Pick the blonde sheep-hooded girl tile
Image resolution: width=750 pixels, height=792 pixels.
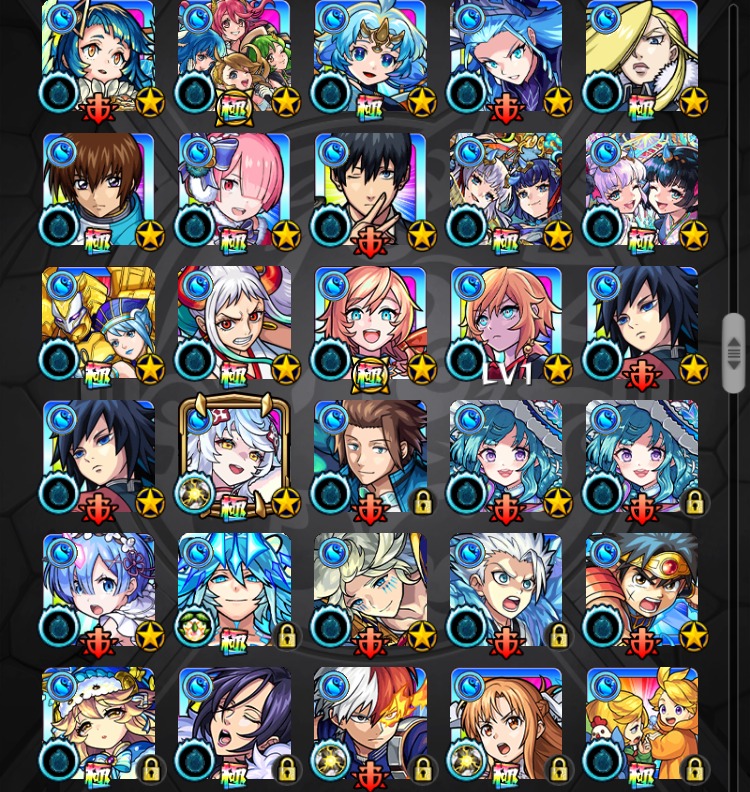(99, 724)
